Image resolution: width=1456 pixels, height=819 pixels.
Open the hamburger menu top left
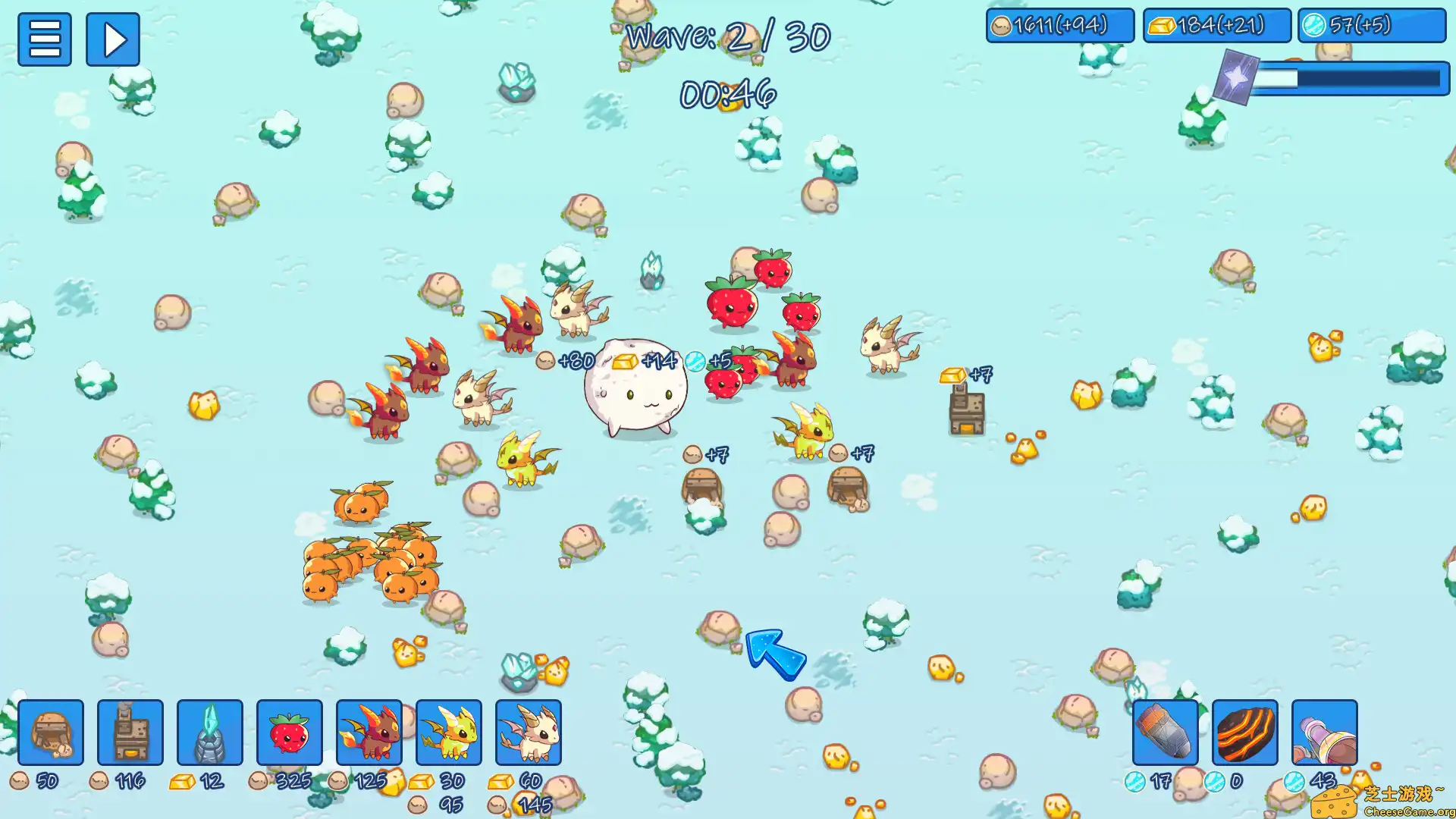point(45,39)
